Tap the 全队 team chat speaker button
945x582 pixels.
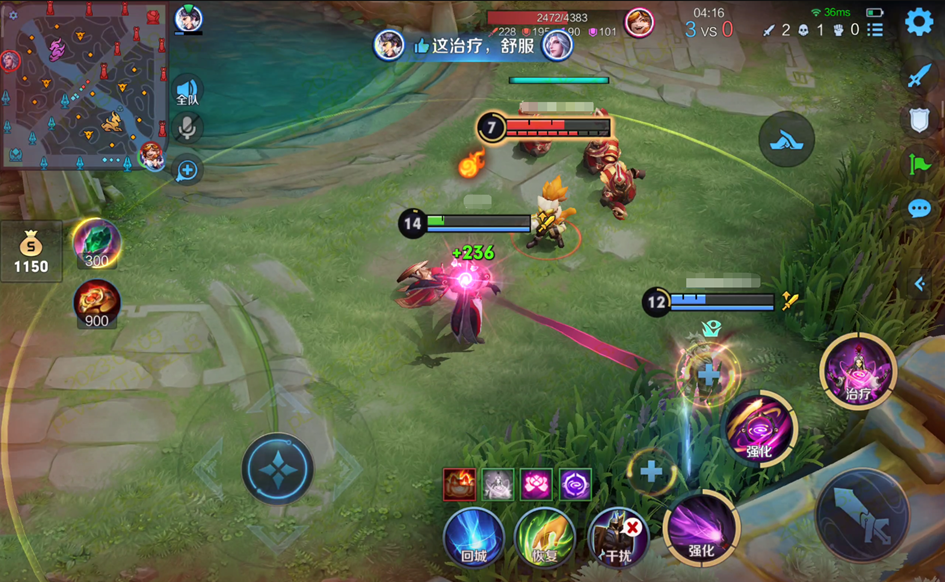pos(187,92)
